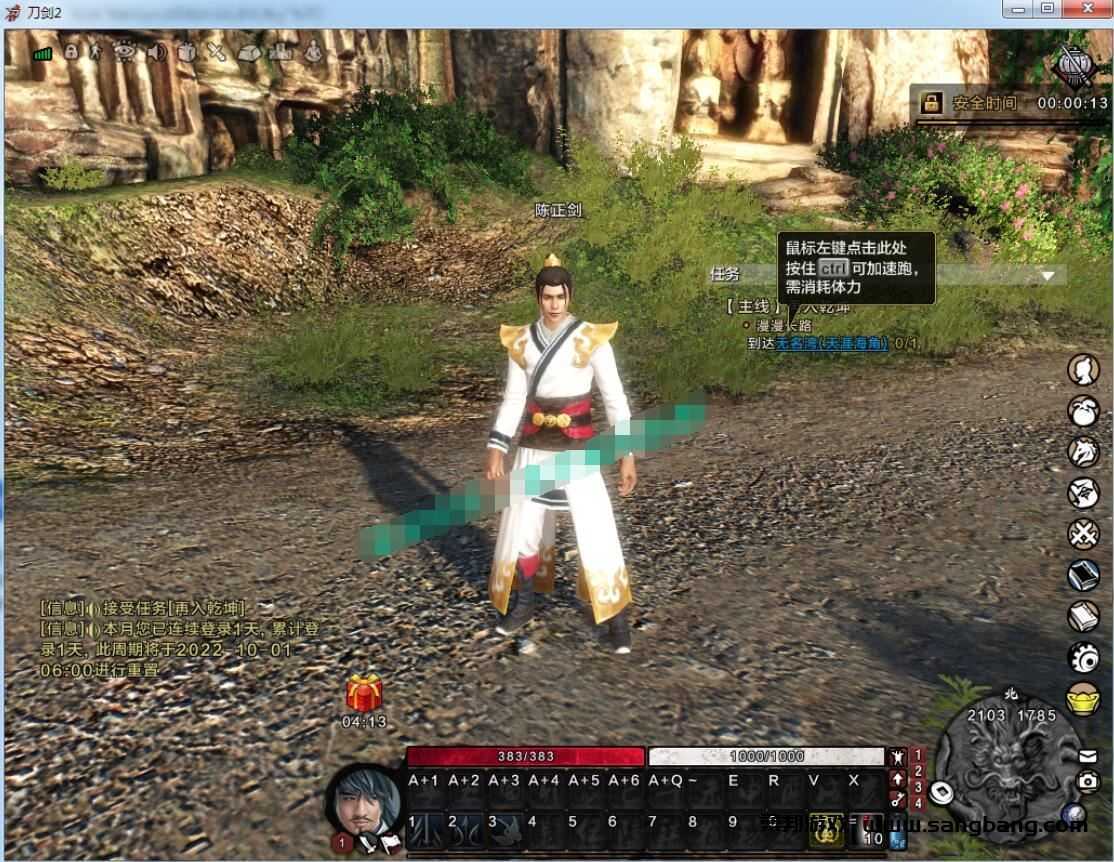Click the 无名滩(天涯海角) quest link

pos(832,343)
